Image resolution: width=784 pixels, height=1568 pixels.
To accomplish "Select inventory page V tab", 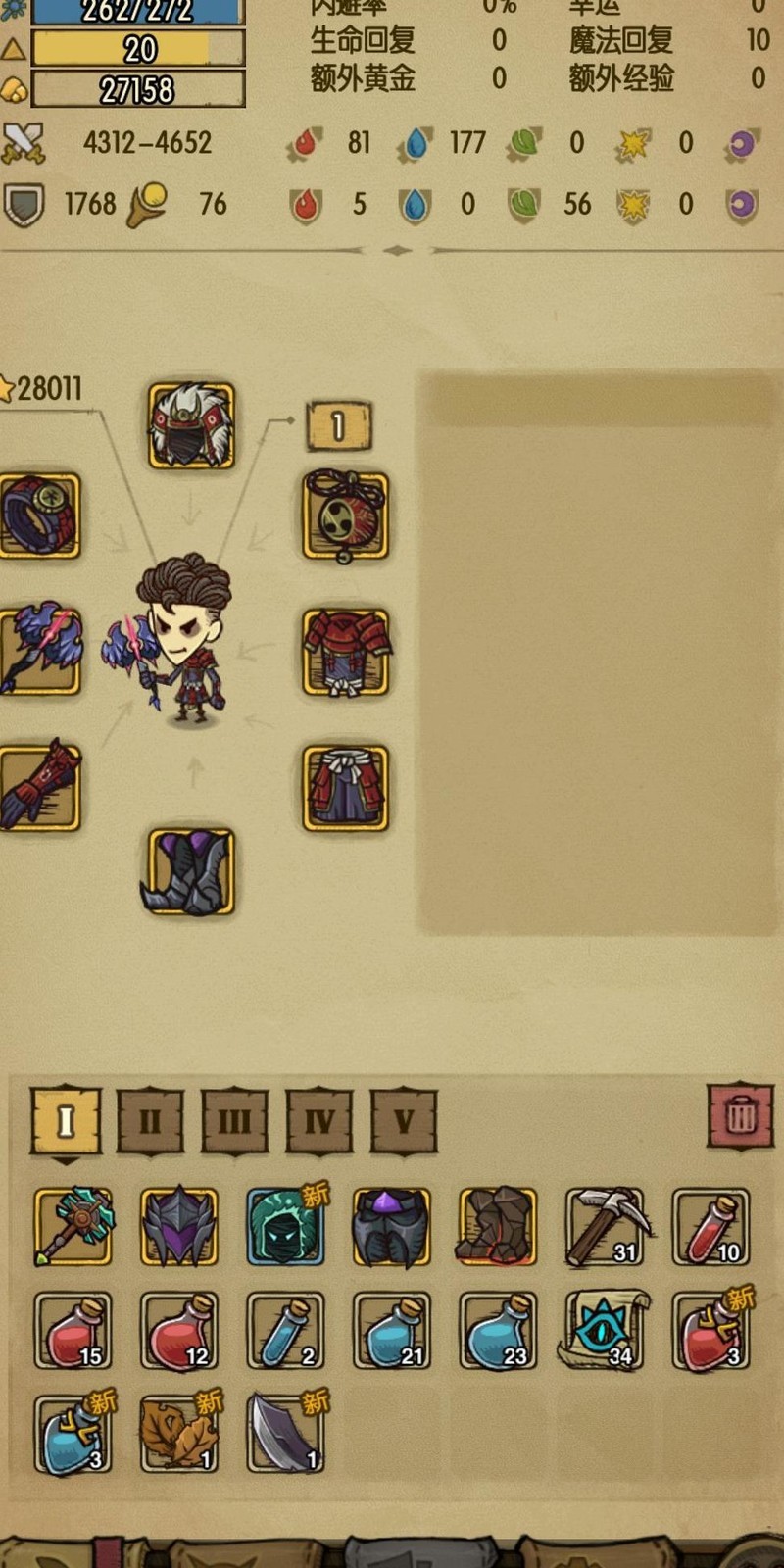I will point(404,1120).
